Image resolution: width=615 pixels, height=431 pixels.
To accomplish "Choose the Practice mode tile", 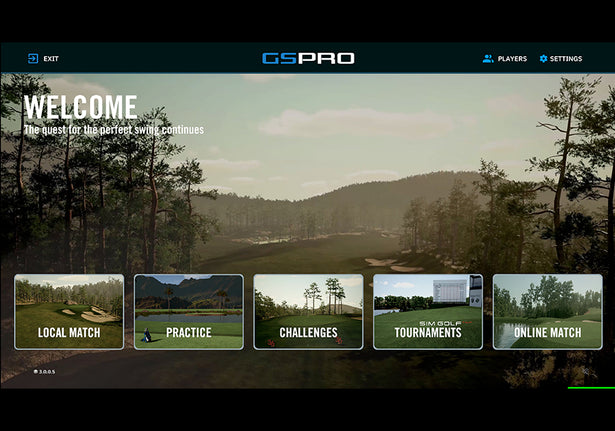I will pyautogui.click(x=189, y=312).
